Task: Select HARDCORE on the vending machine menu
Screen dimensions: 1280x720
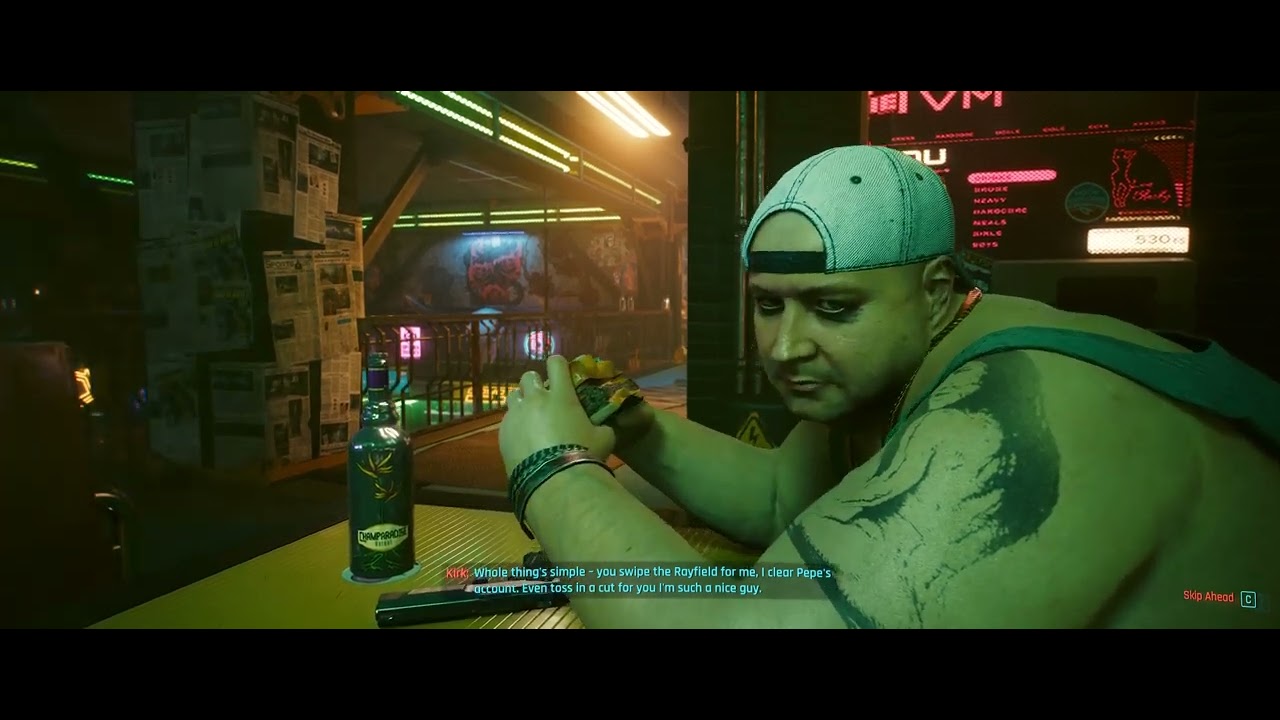Action: tap(1001, 211)
